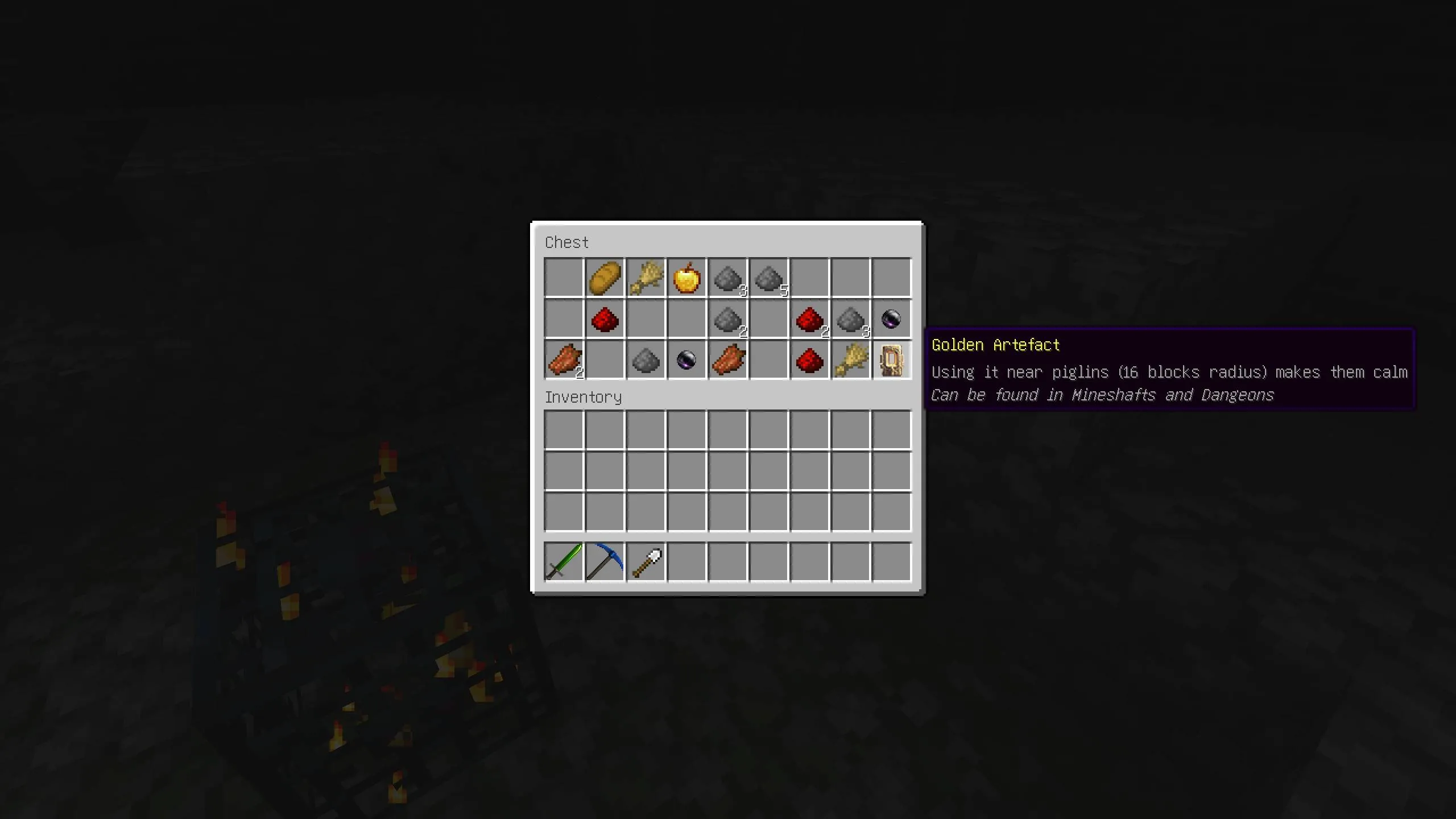Select the shovel in the hotbar
The height and width of the screenshot is (819, 1456).
646,562
